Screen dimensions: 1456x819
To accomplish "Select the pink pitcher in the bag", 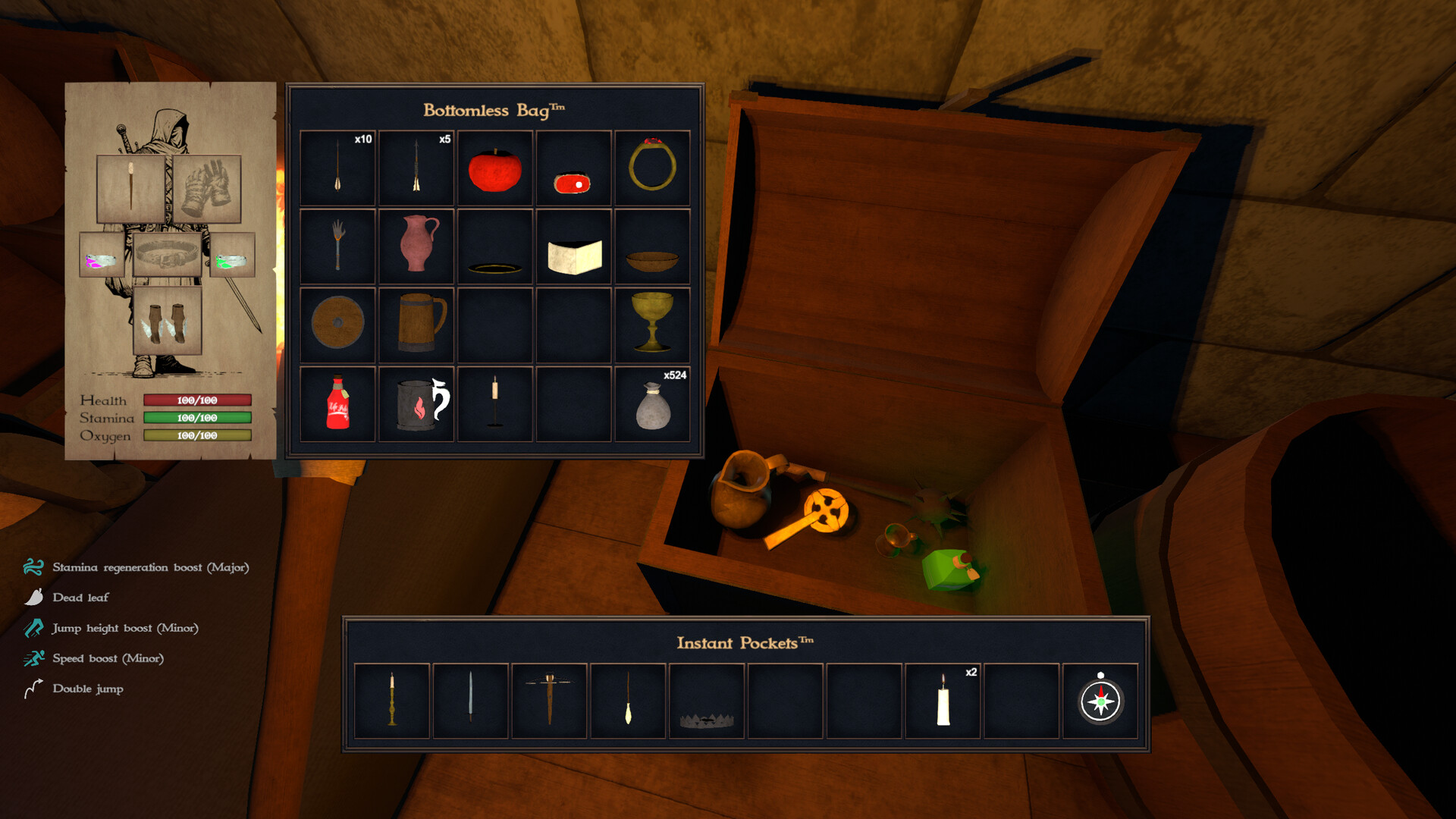I will [416, 244].
